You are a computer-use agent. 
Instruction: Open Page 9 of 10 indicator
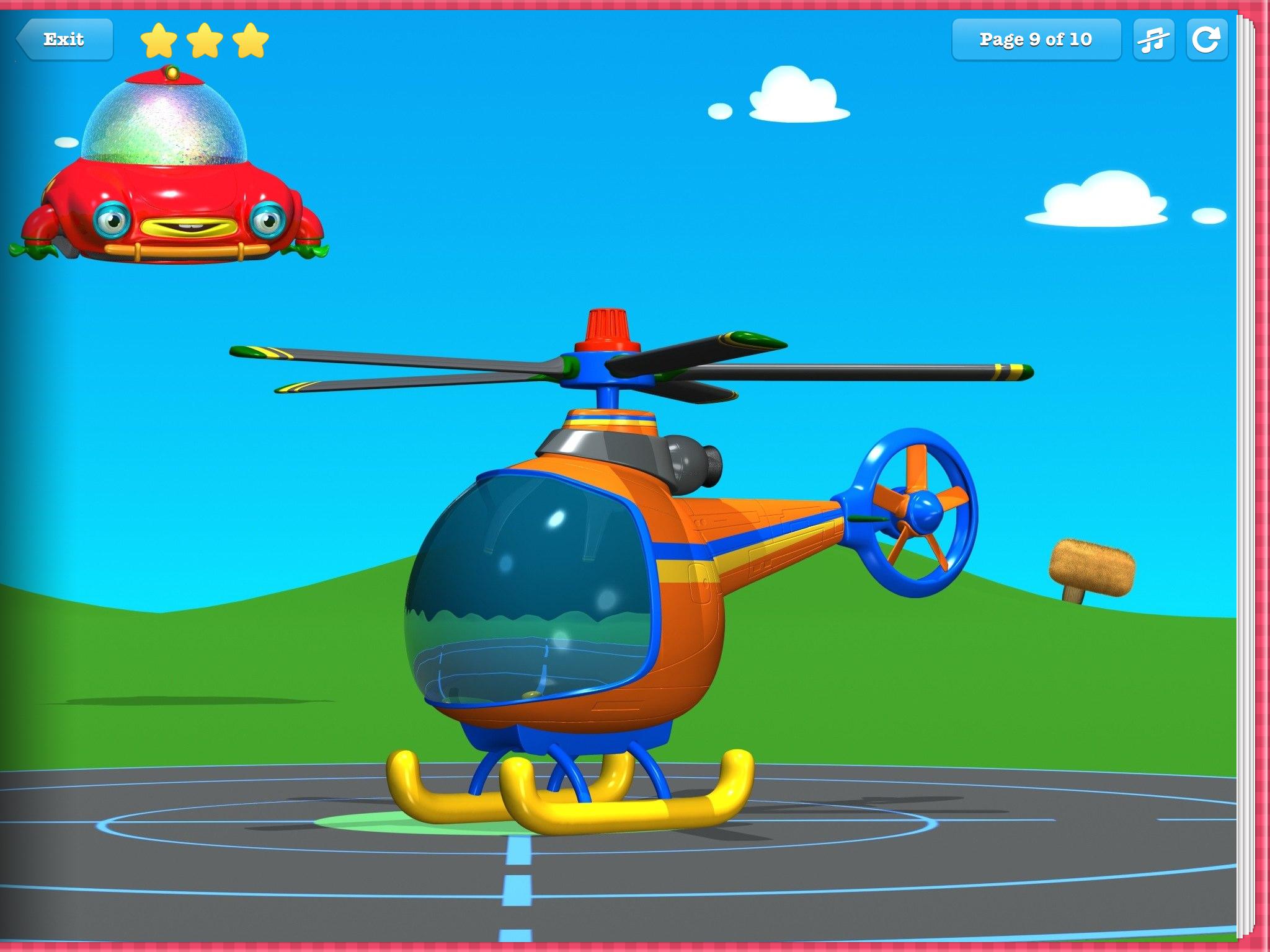pos(1036,39)
